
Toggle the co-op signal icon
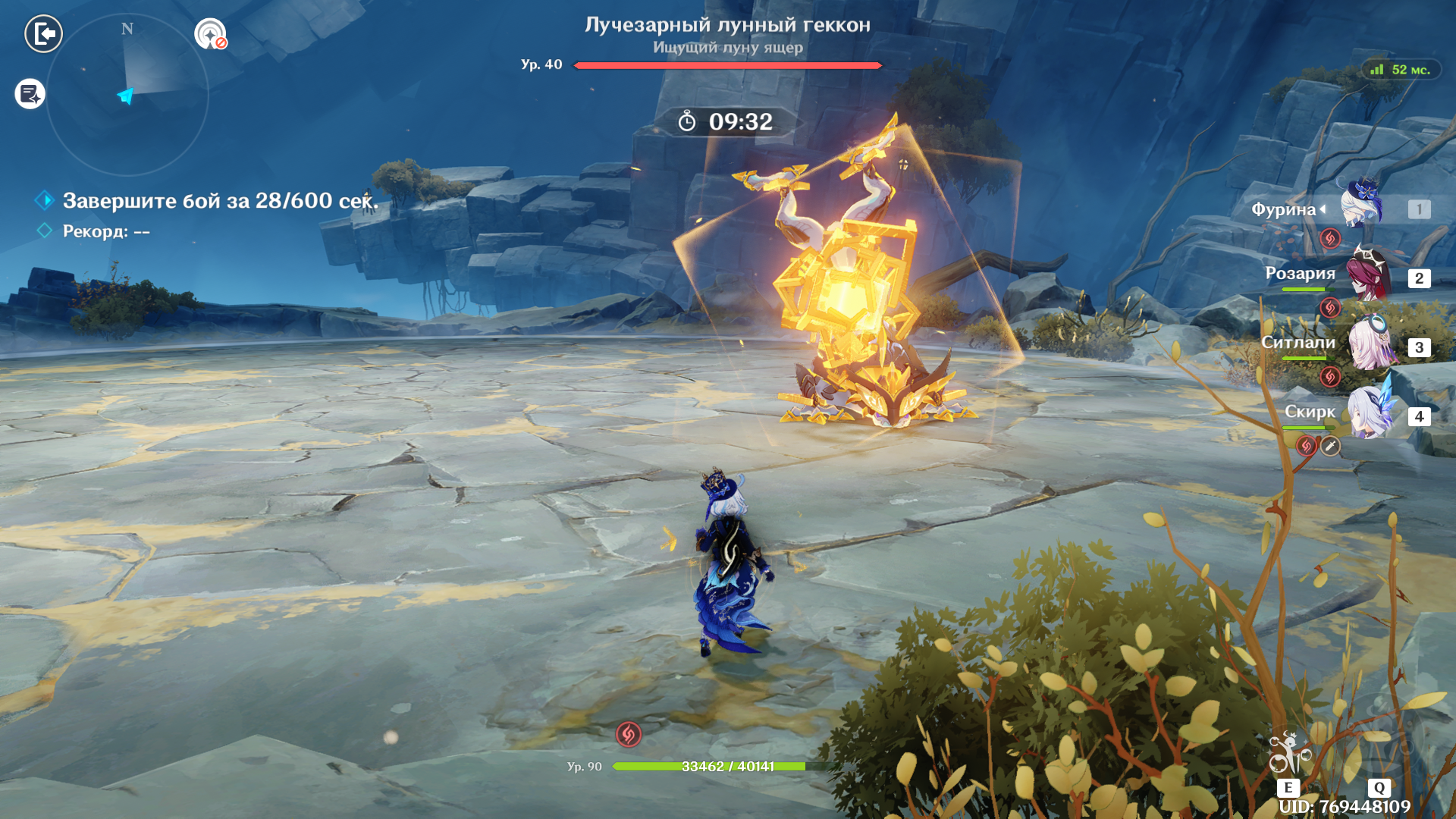[210, 34]
